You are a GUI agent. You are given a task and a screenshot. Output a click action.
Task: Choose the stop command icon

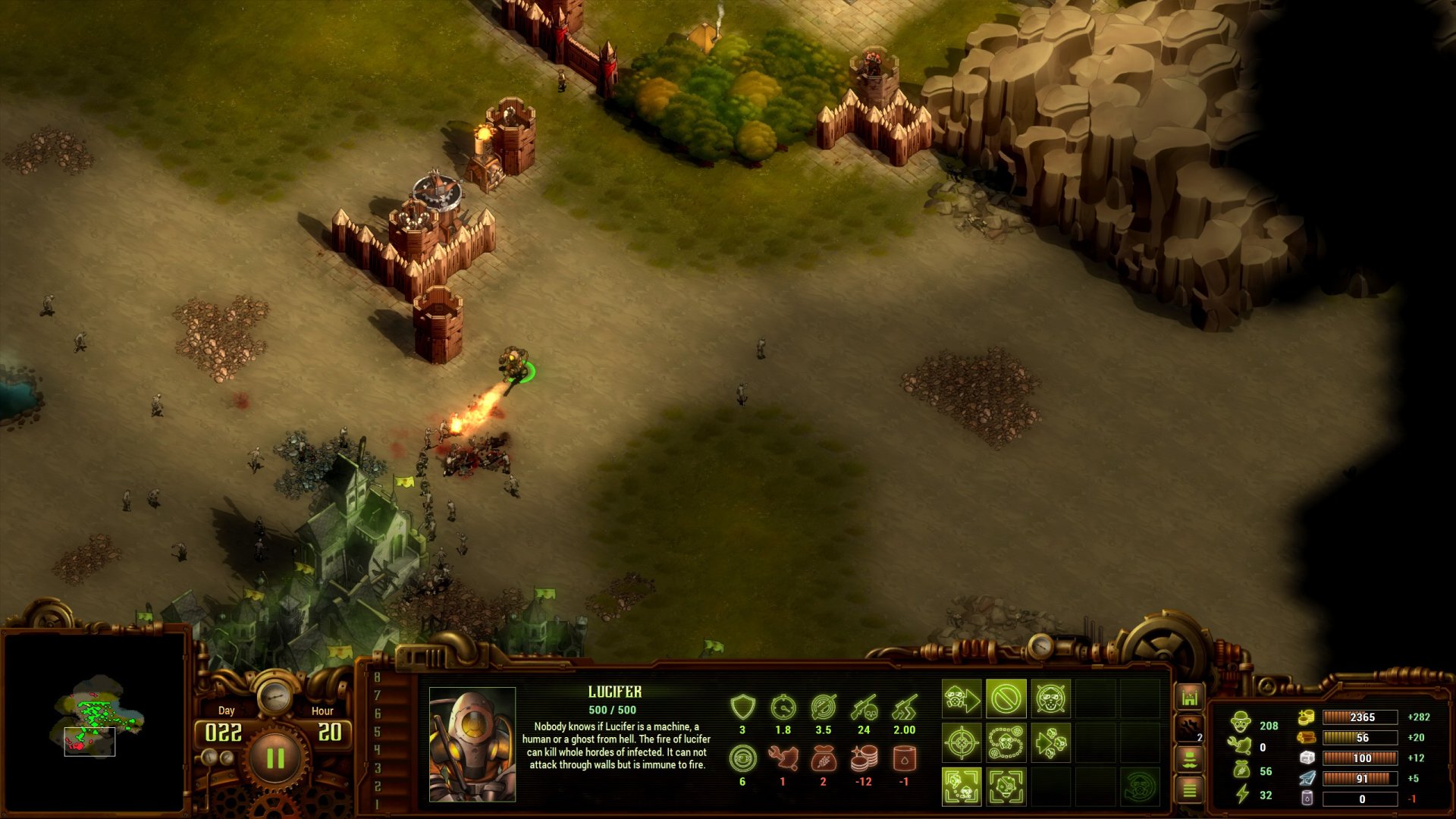(1006, 698)
